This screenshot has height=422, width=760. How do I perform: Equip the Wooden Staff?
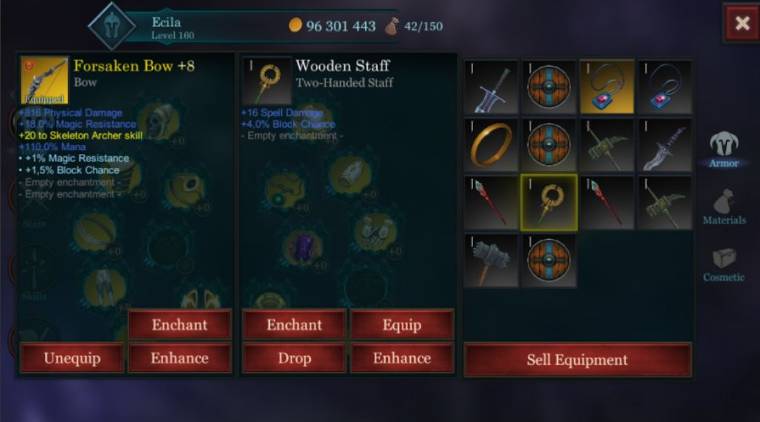[402, 325]
